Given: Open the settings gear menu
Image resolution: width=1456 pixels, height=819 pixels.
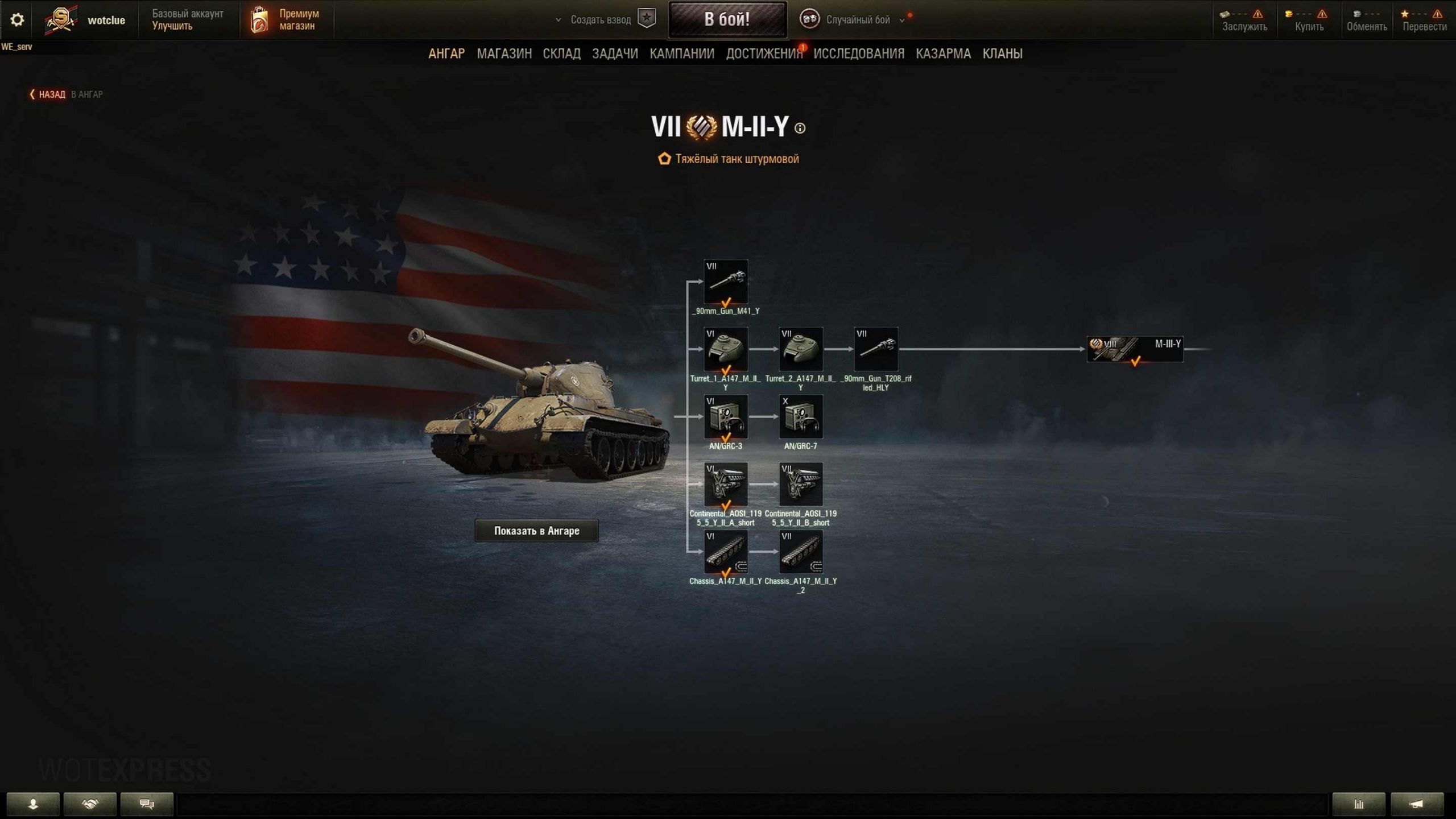Looking at the screenshot, I should (17, 20).
